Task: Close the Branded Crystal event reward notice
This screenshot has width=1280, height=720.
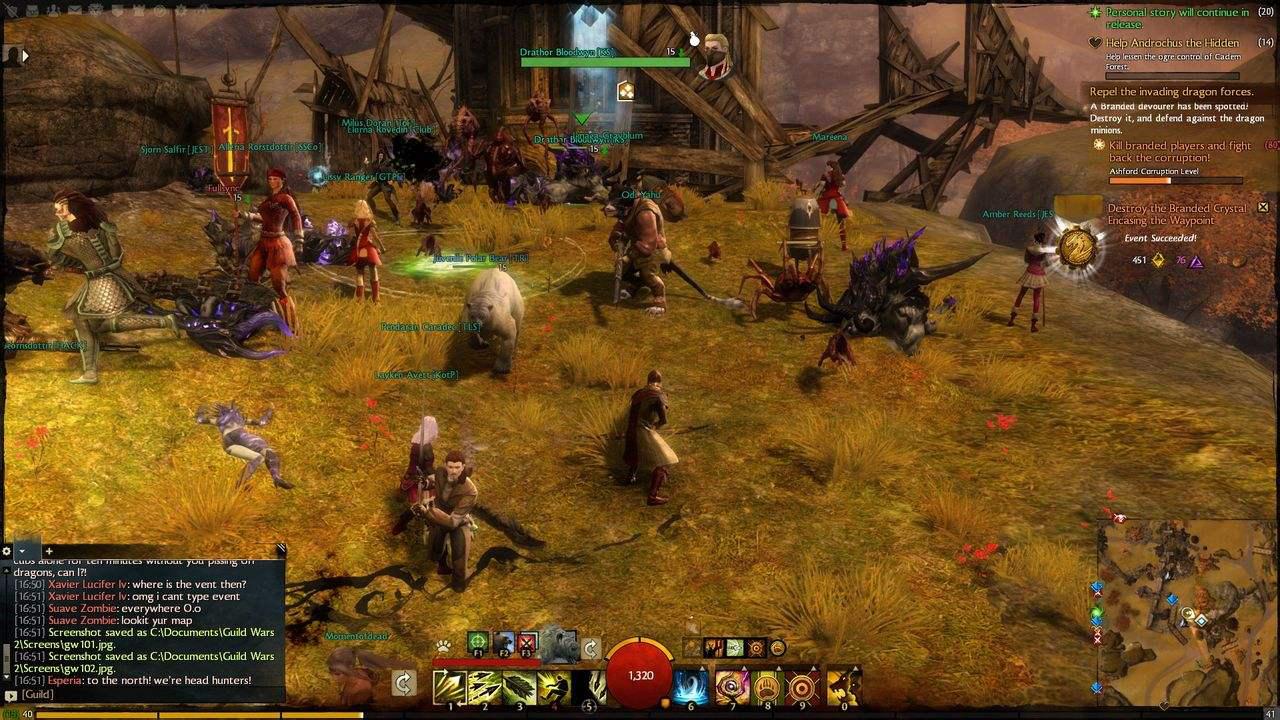Action: (1263, 207)
